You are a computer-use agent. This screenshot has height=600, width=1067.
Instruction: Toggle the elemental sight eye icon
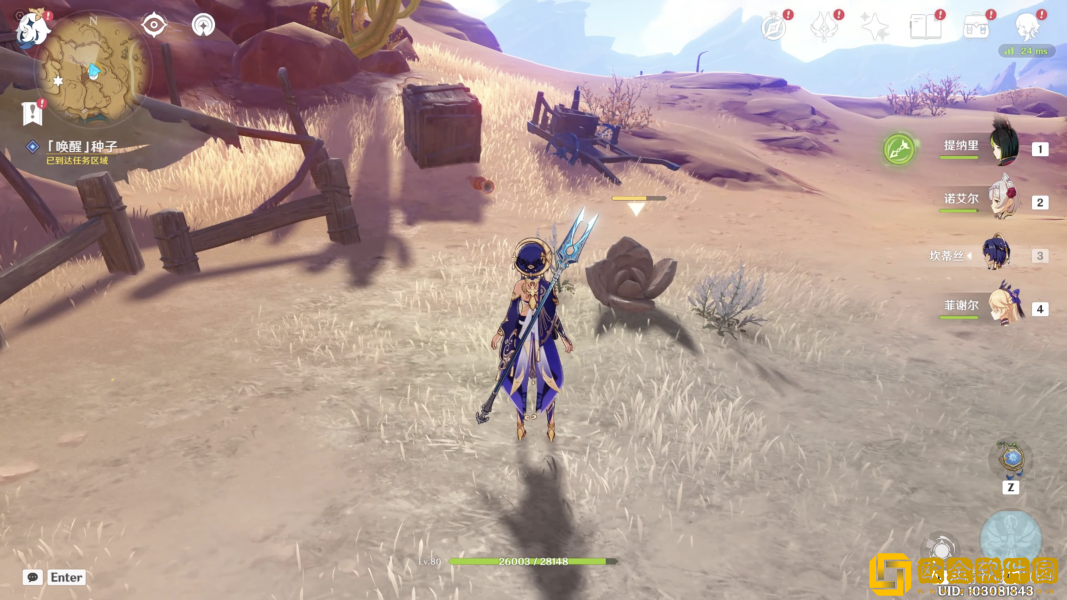(154, 25)
